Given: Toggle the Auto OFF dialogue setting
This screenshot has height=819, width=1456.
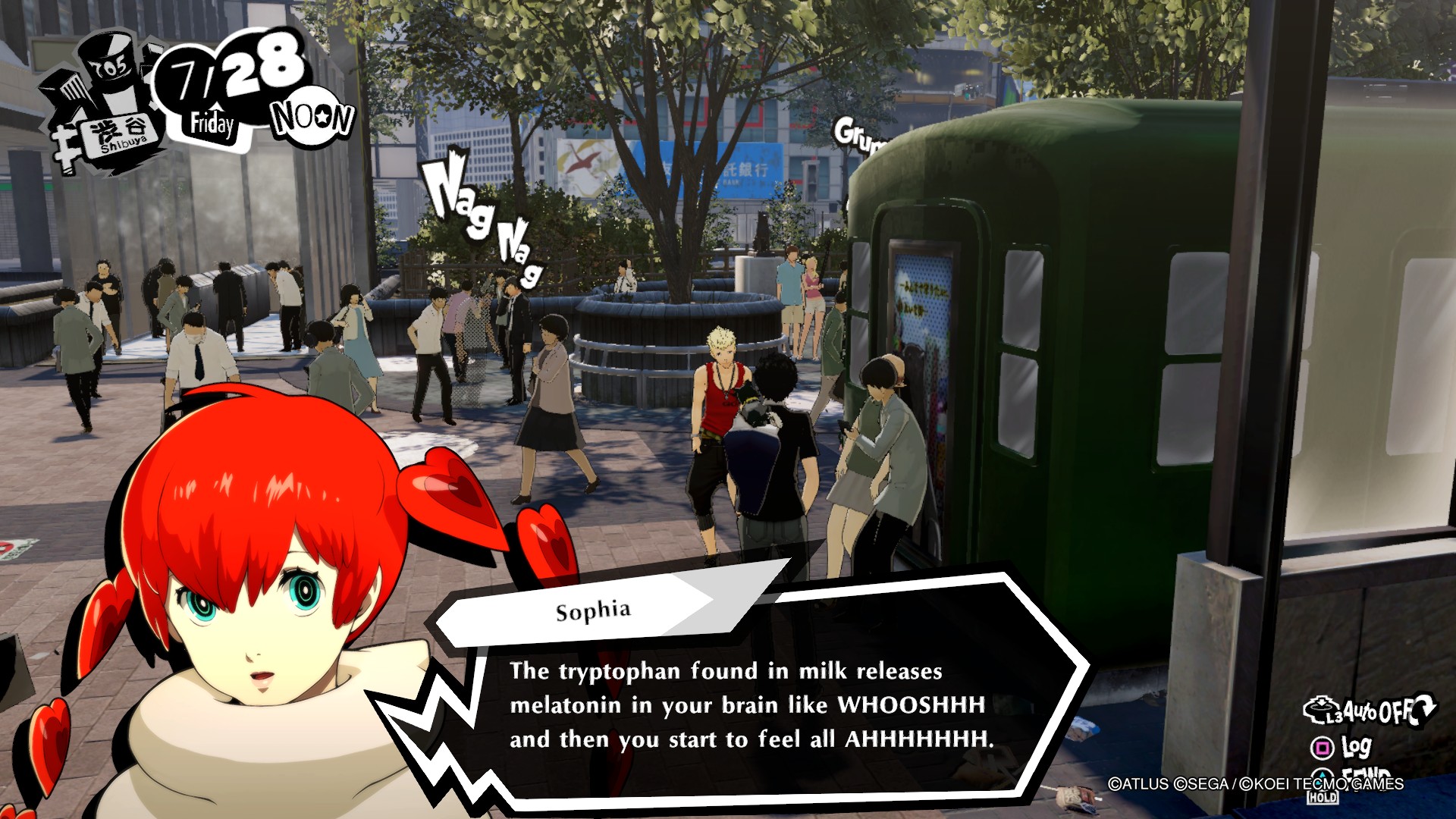Looking at the screenshot, I should click(x=1368, y=711).
